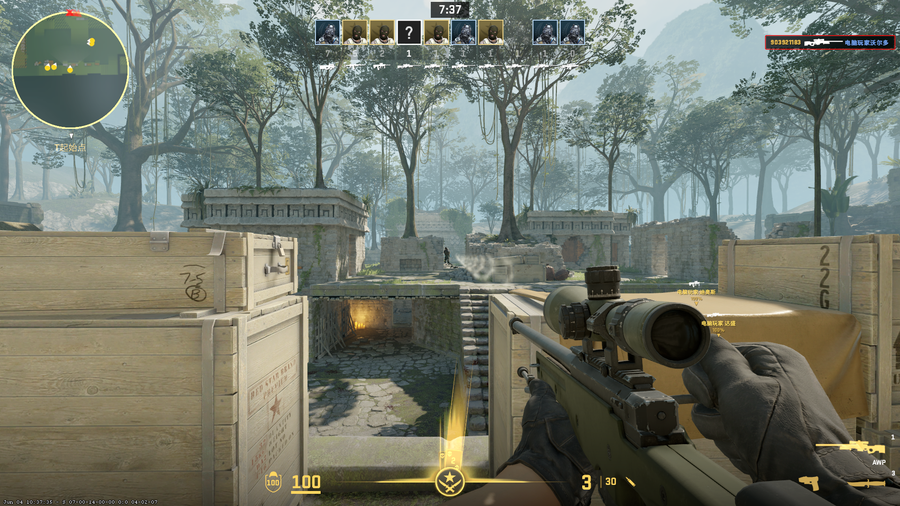Select the AWP sniper rifle weapon icon

850,448
